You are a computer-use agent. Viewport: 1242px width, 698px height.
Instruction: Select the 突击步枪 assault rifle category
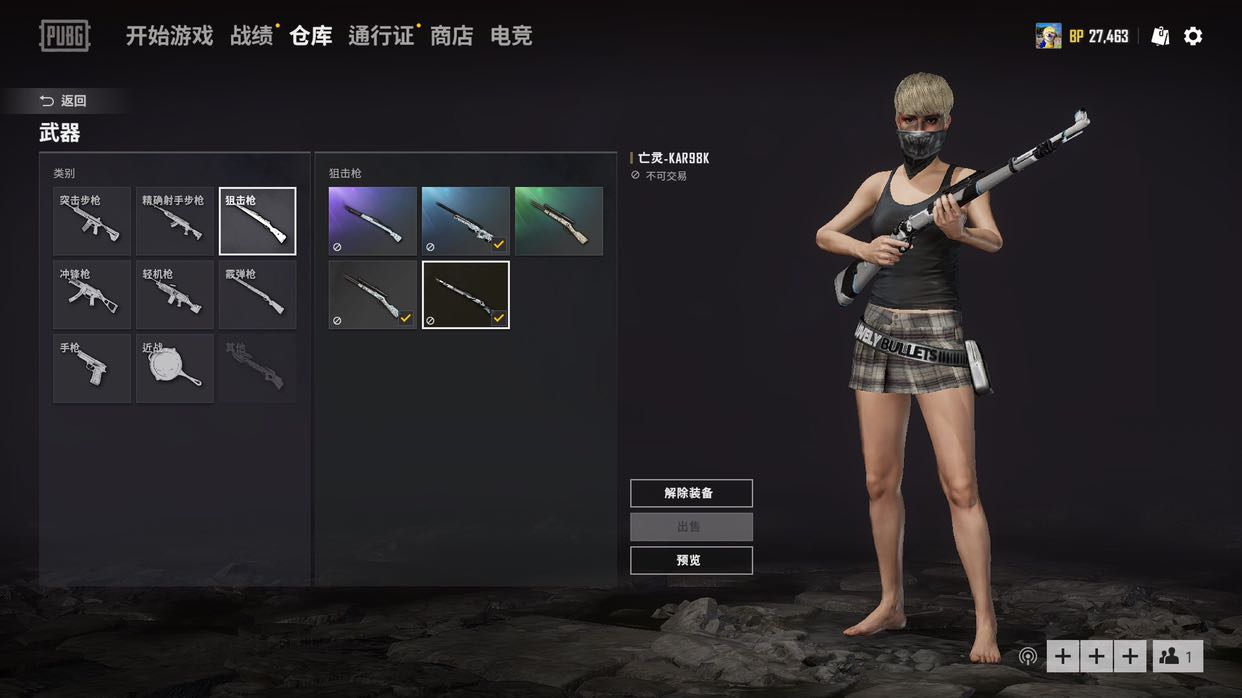coord(92,222)
